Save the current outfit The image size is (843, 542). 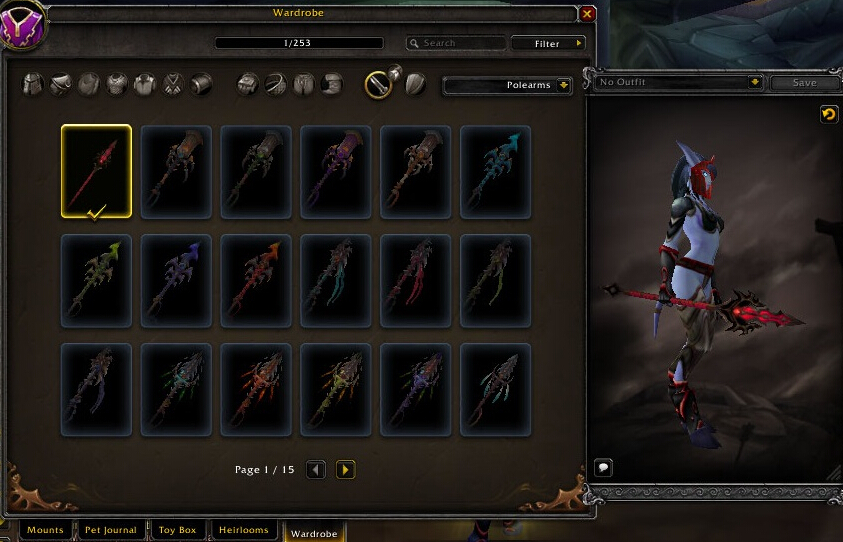click(803, 83)
